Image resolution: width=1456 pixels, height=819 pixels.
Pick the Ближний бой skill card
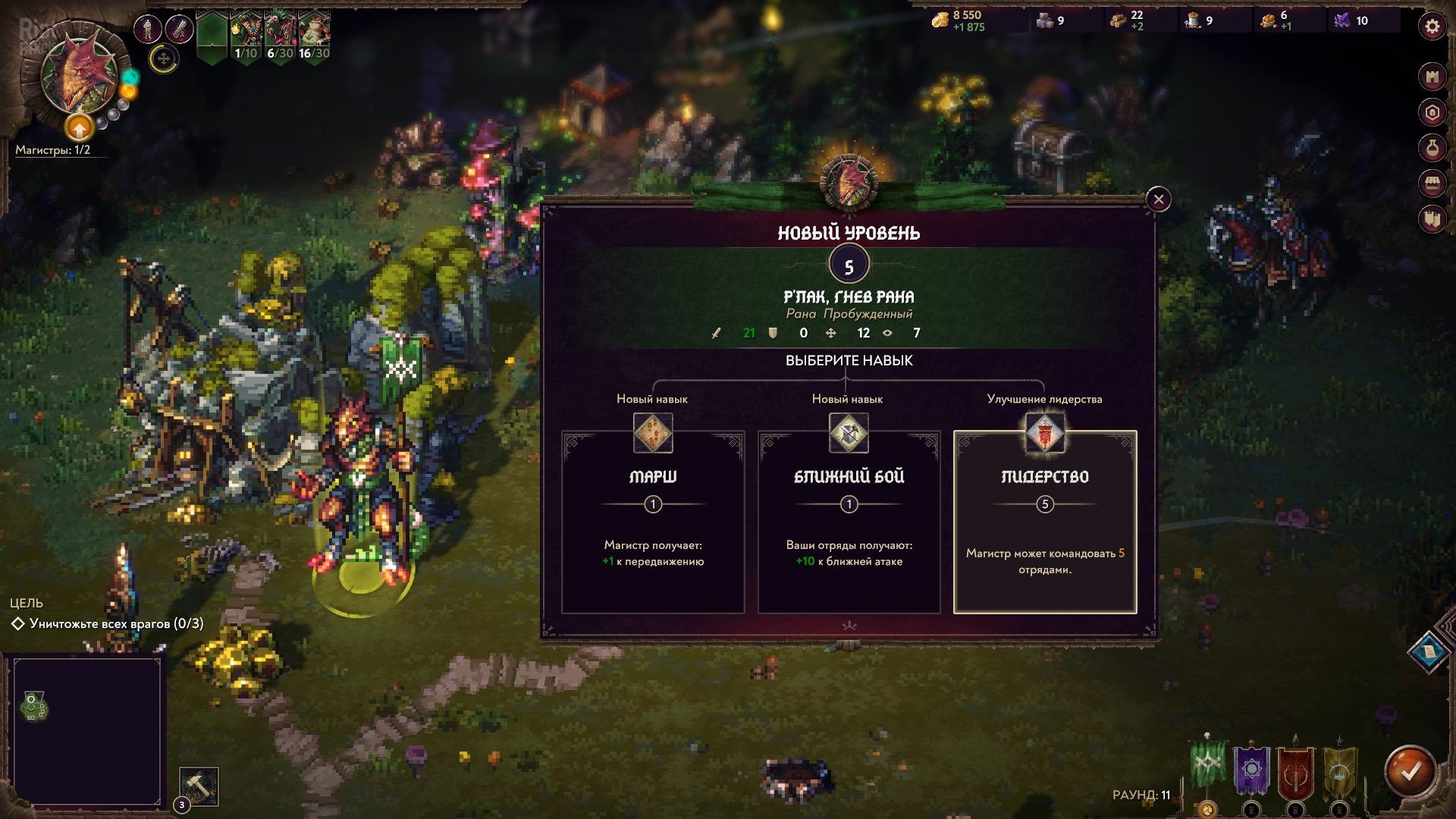[x=849, y=522]
